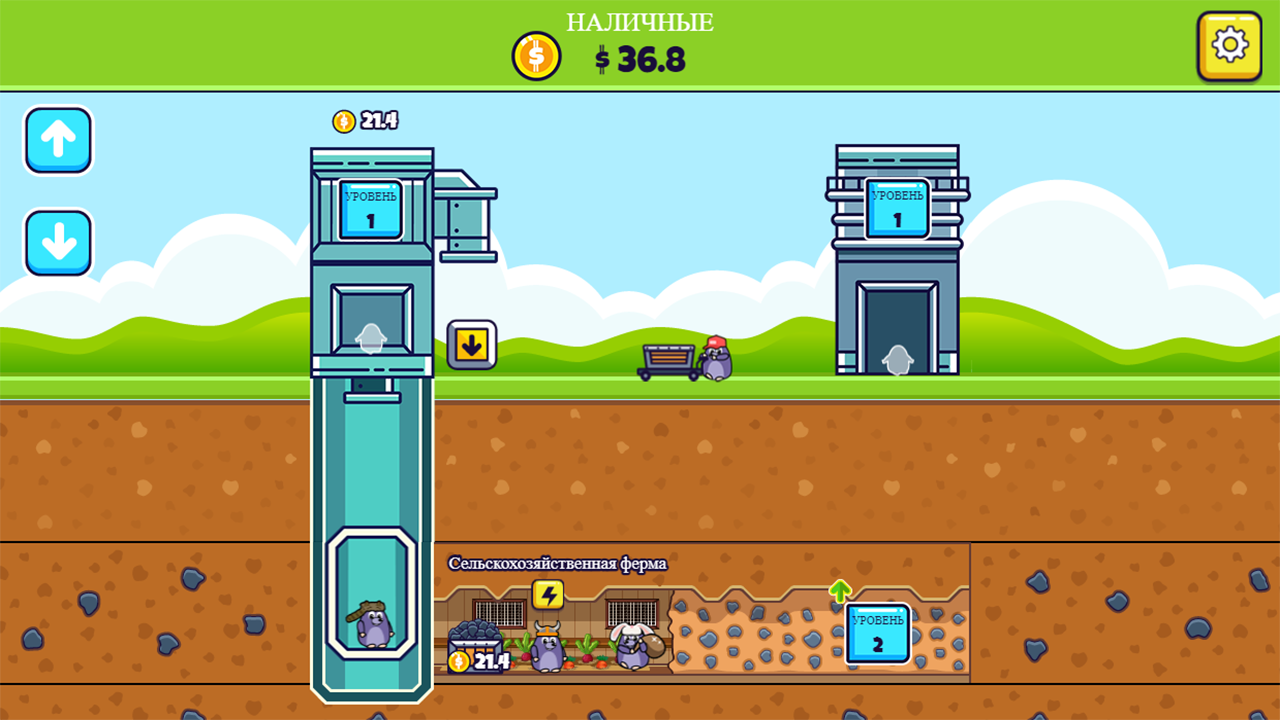This screenshot has height=720, width=1280.
Task: Click the blue down arrow to go underground
Action: 57,243
